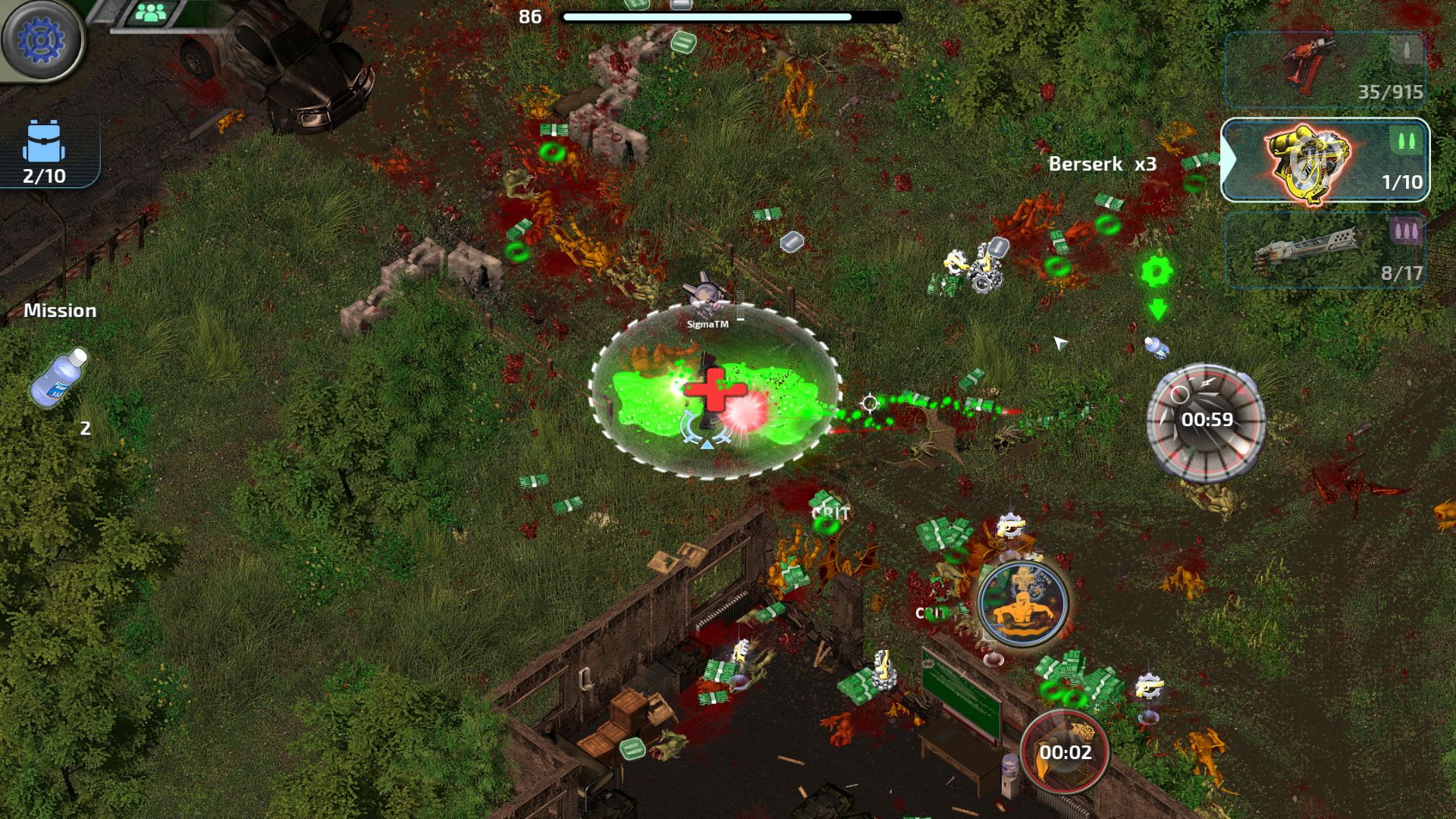Select the yellow weapon slot showing 1/10
The height and width of the screenshot is (819, 1456).
click(x=1325, y=160)
